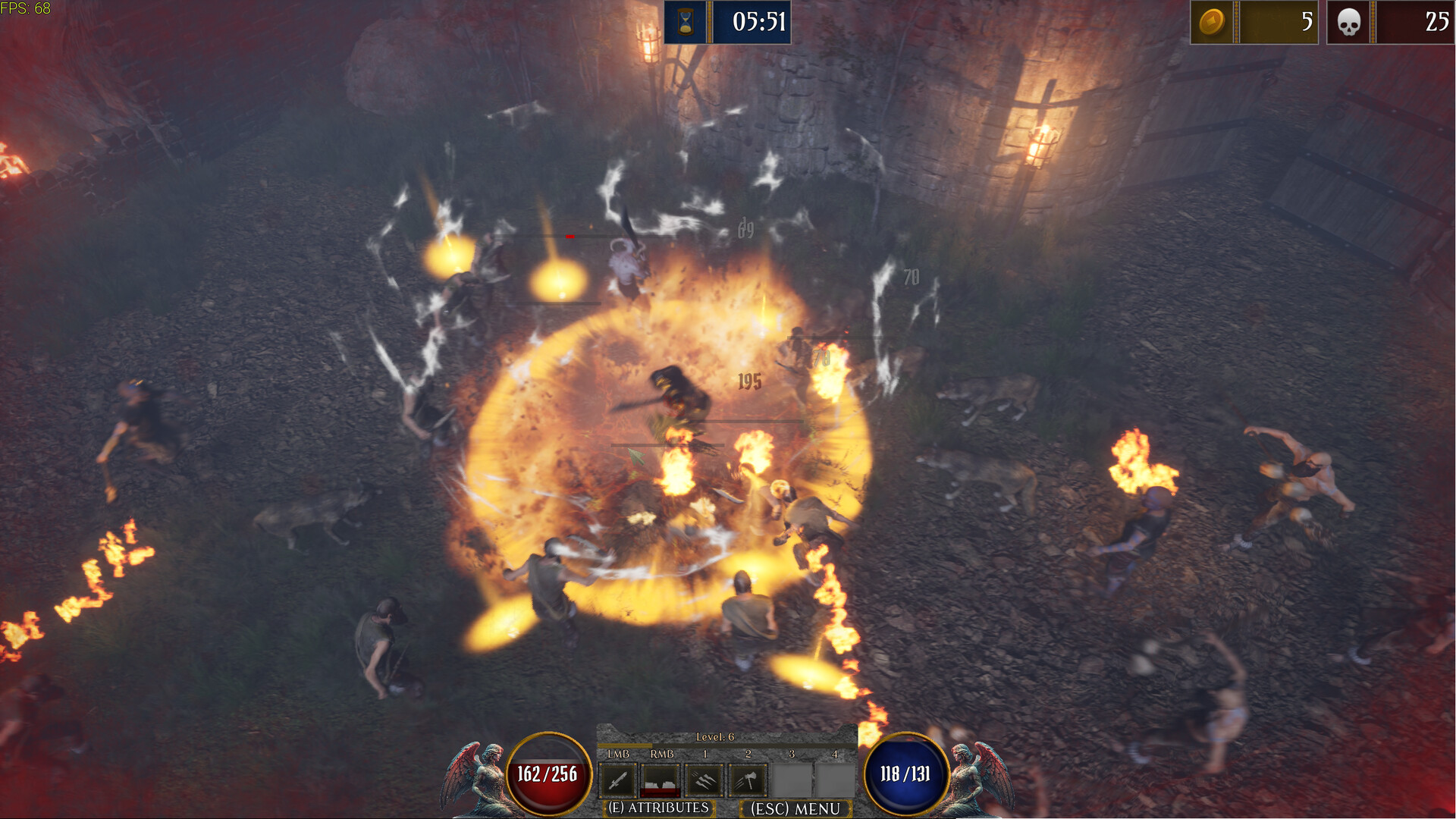Activate the shield block ability on RMB
This screenshot has height=819, width=1456.
tap(660, 781)
